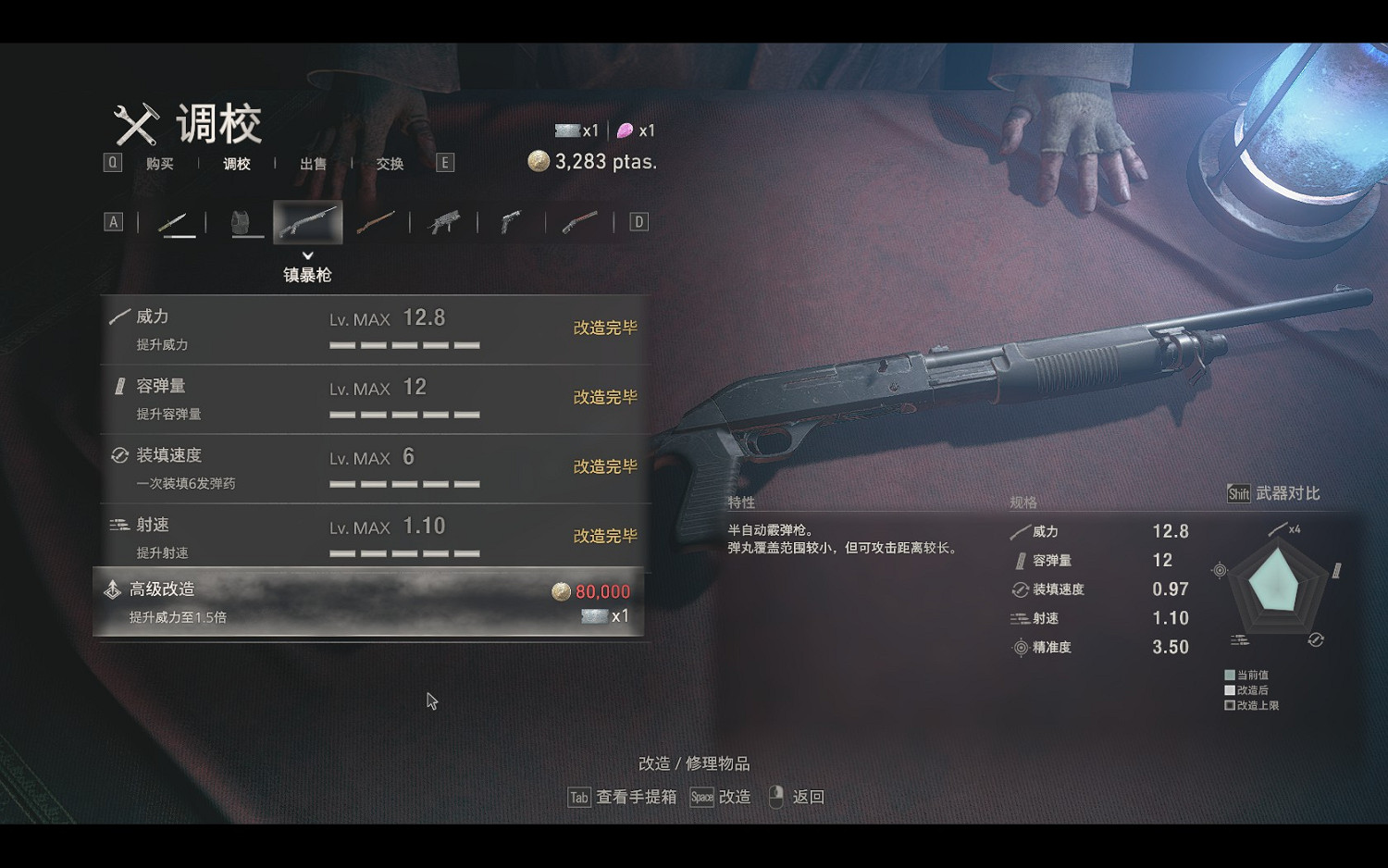Select the submachine gun icon
The height and width of the screenshot is (868, 1388).
(x=444, y=221)
